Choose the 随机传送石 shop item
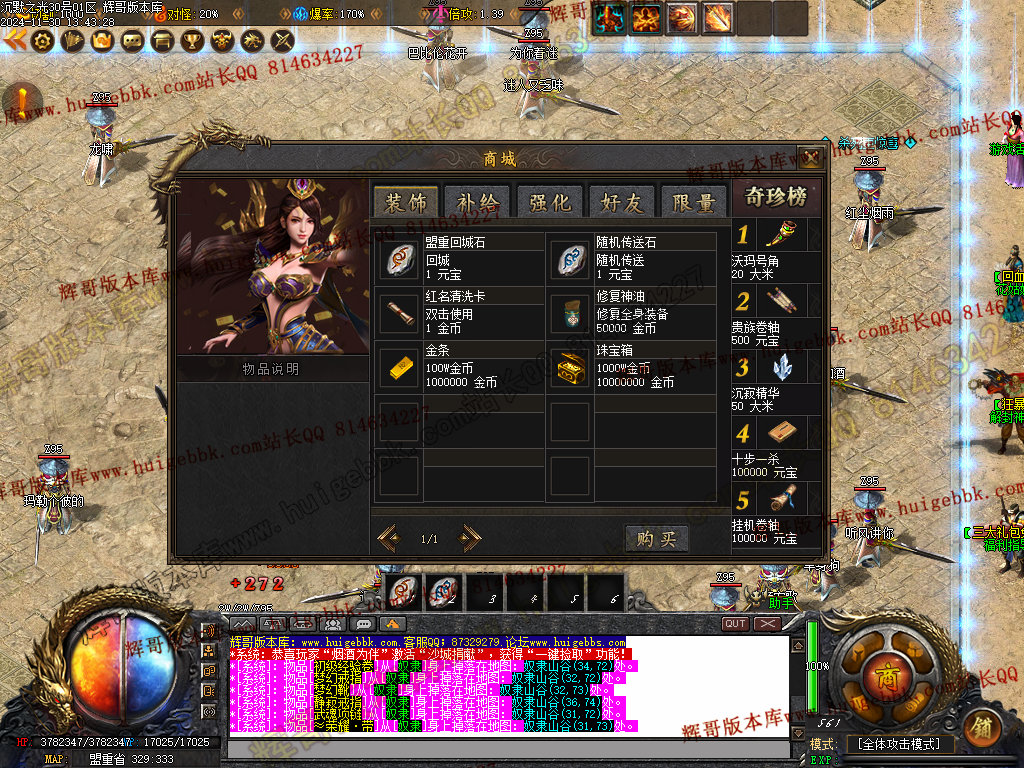The image size is (1024, 768). (x=571, y=259)
